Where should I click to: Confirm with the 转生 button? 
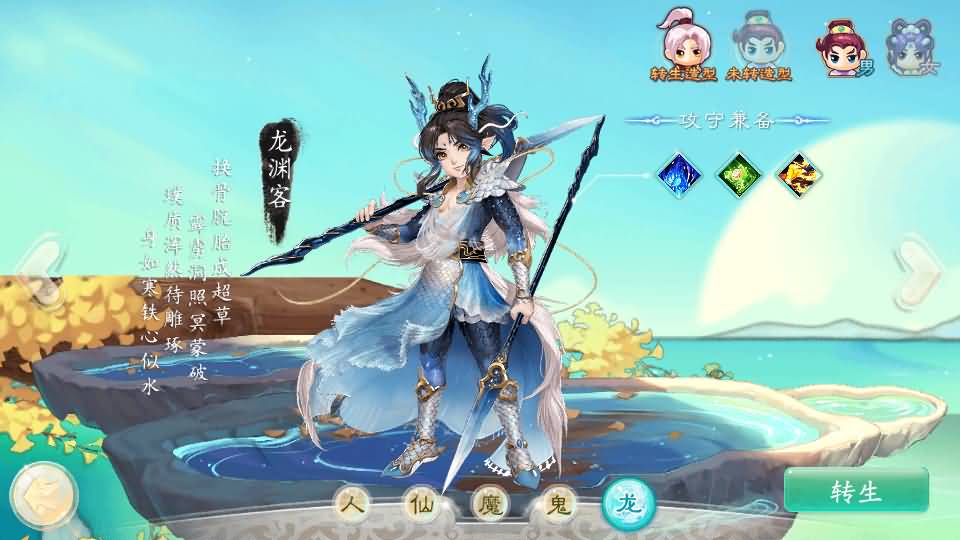pyautogui.click(x=856, y=490)
